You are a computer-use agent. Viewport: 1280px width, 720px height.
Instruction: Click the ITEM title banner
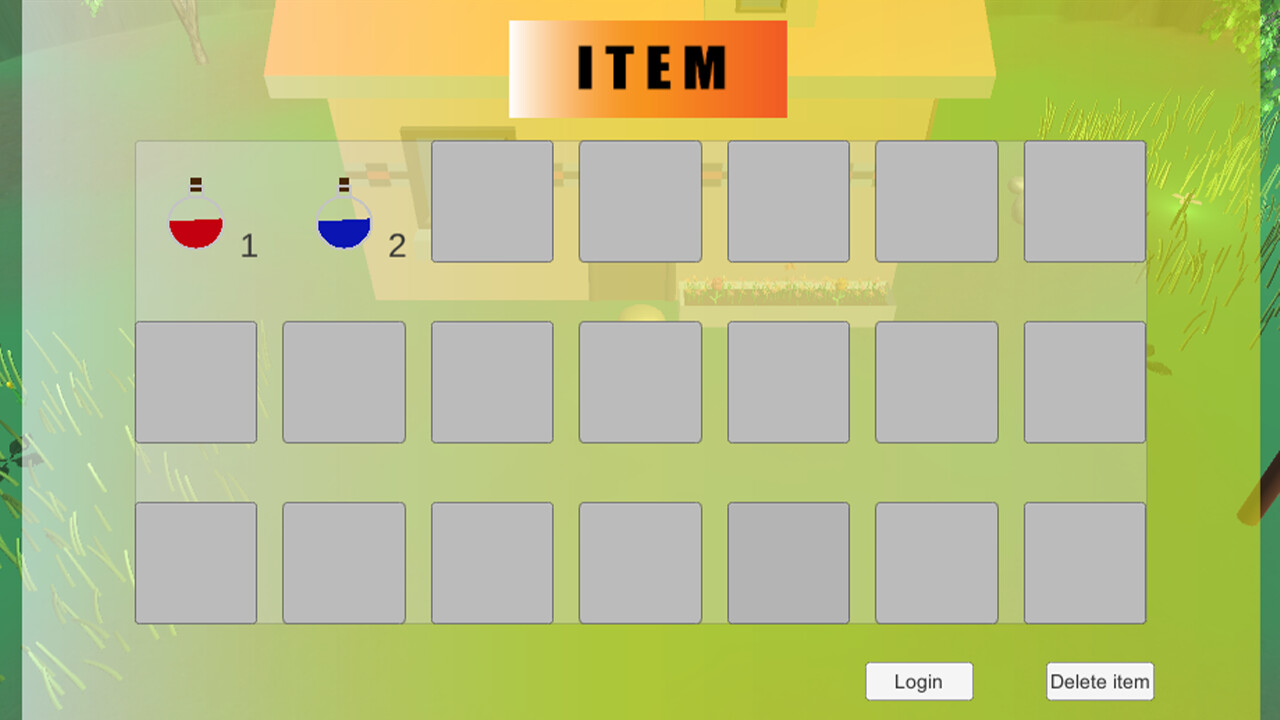(x=648, y=68)
